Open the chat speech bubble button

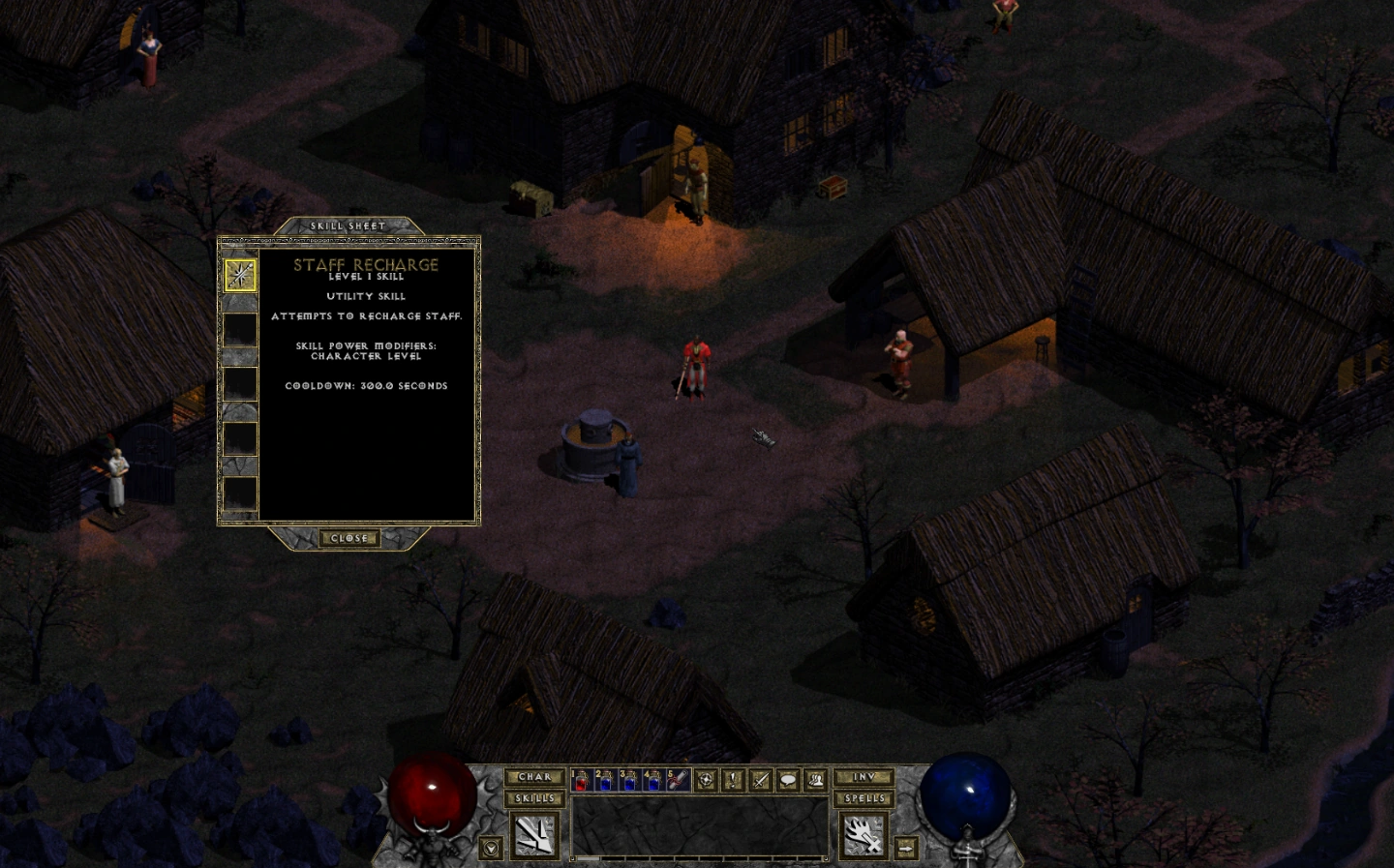(x=788, y=780)
